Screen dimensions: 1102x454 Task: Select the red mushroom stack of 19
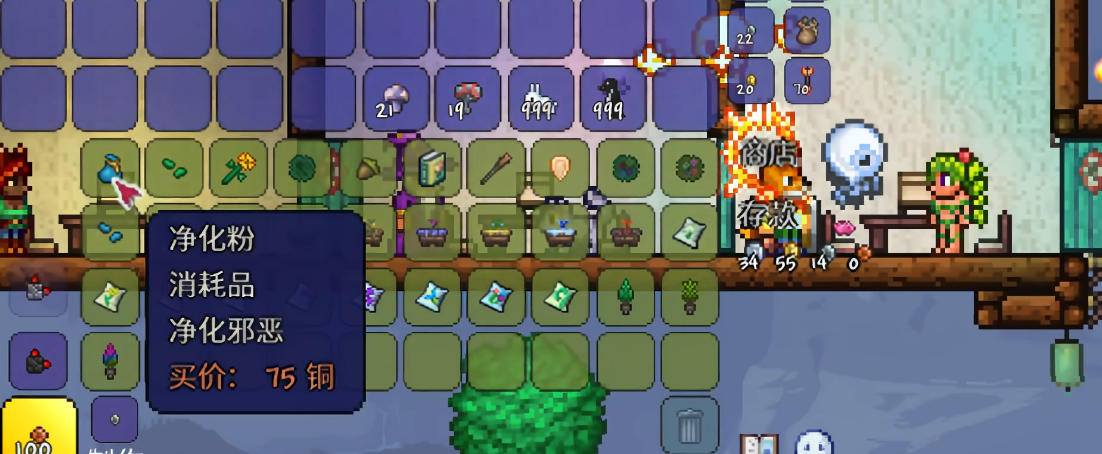466,98
